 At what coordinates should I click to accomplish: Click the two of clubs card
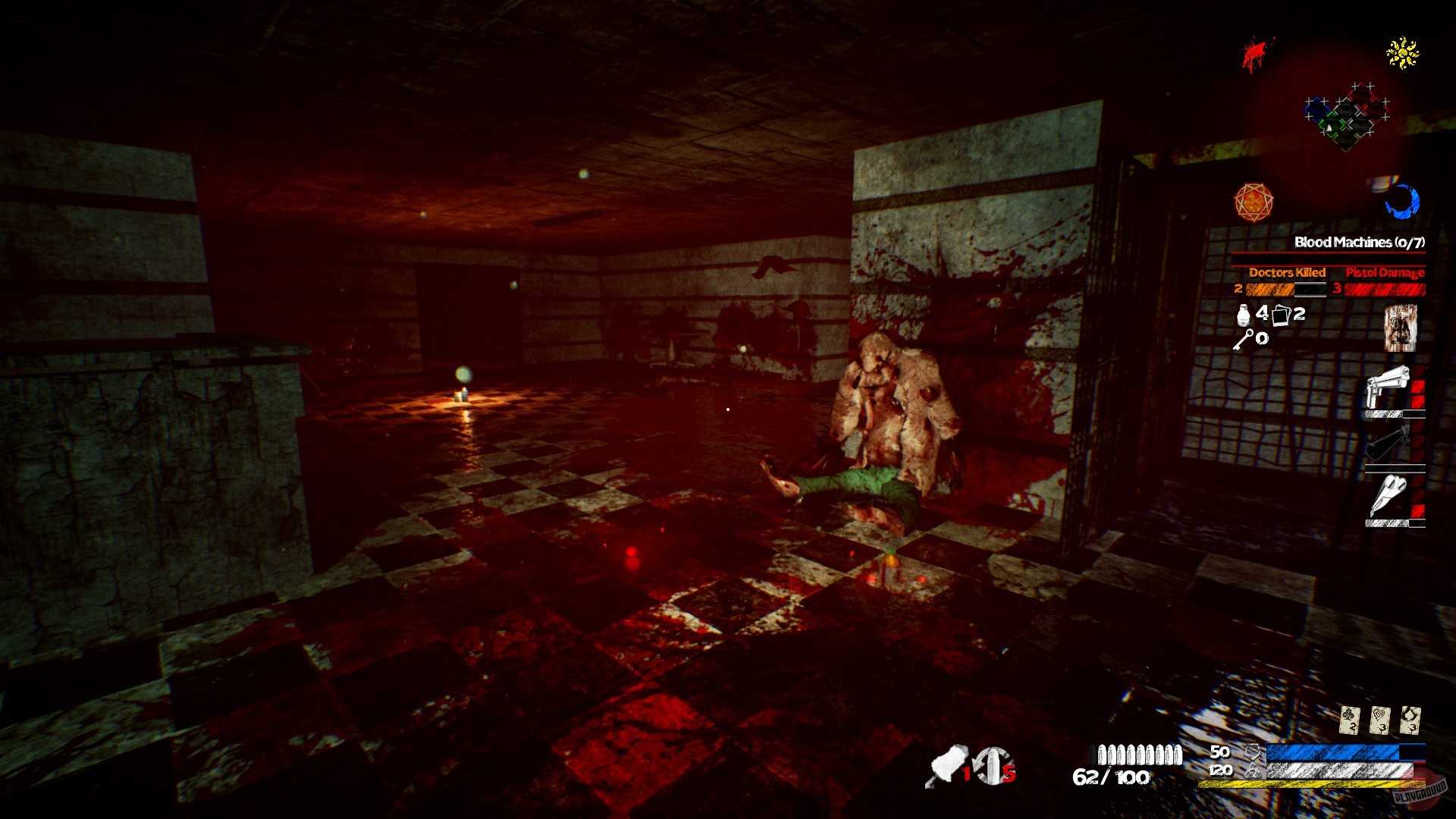coord(1349,719)
